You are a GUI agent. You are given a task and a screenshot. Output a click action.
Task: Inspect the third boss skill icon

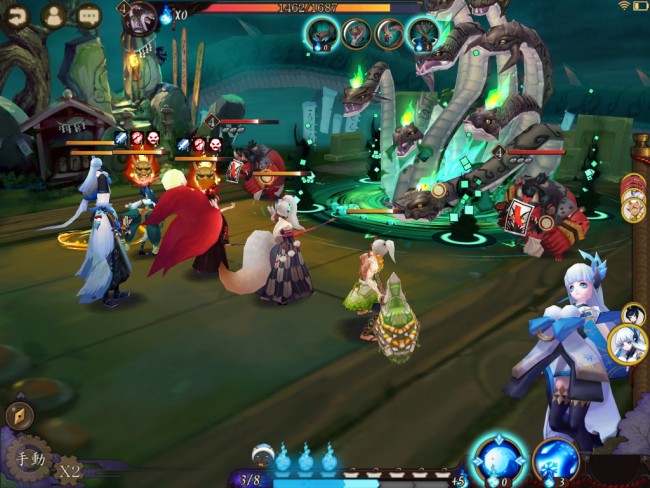click(389, 34)
